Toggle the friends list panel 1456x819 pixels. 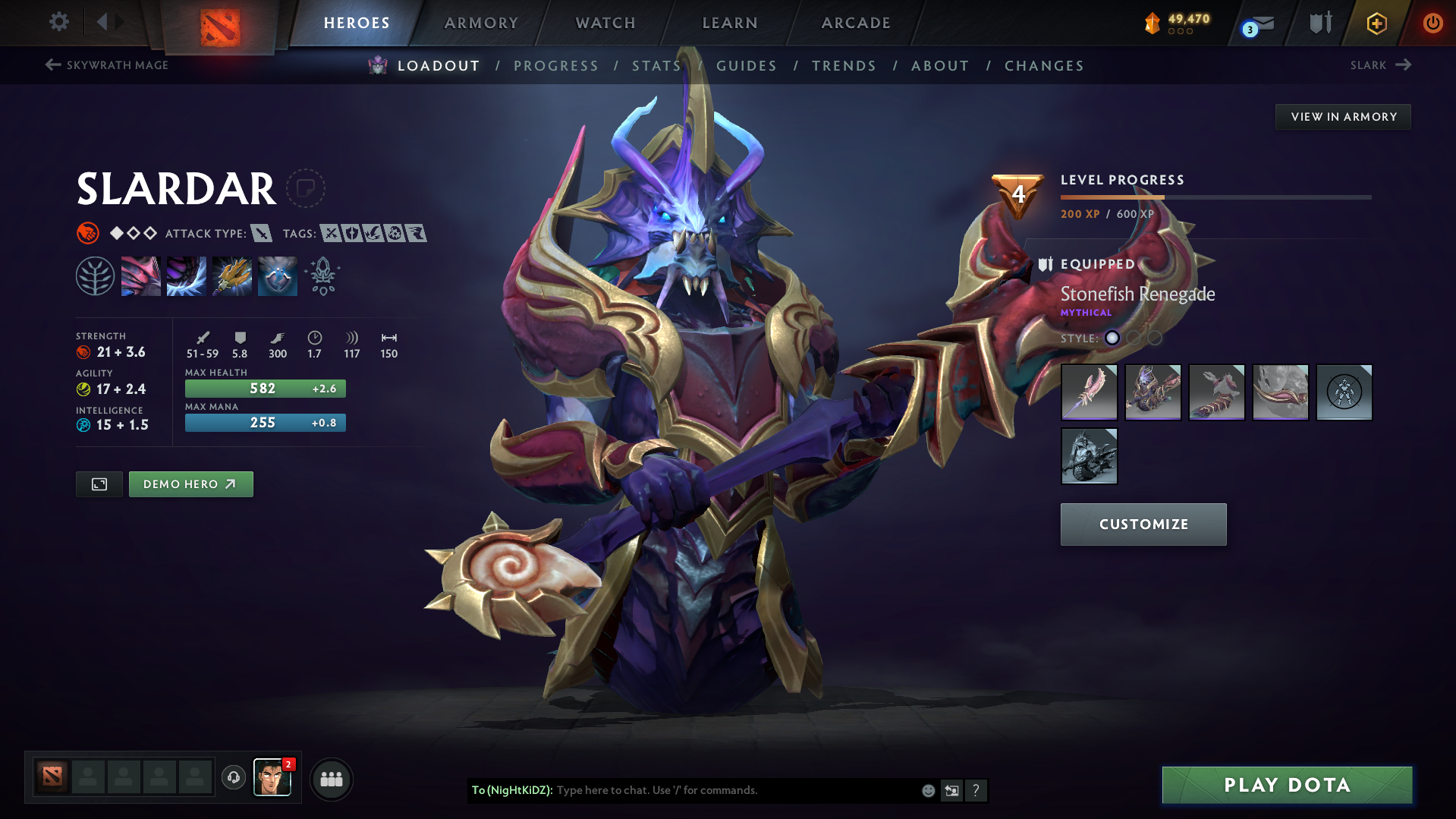click(x=331, y=779)
